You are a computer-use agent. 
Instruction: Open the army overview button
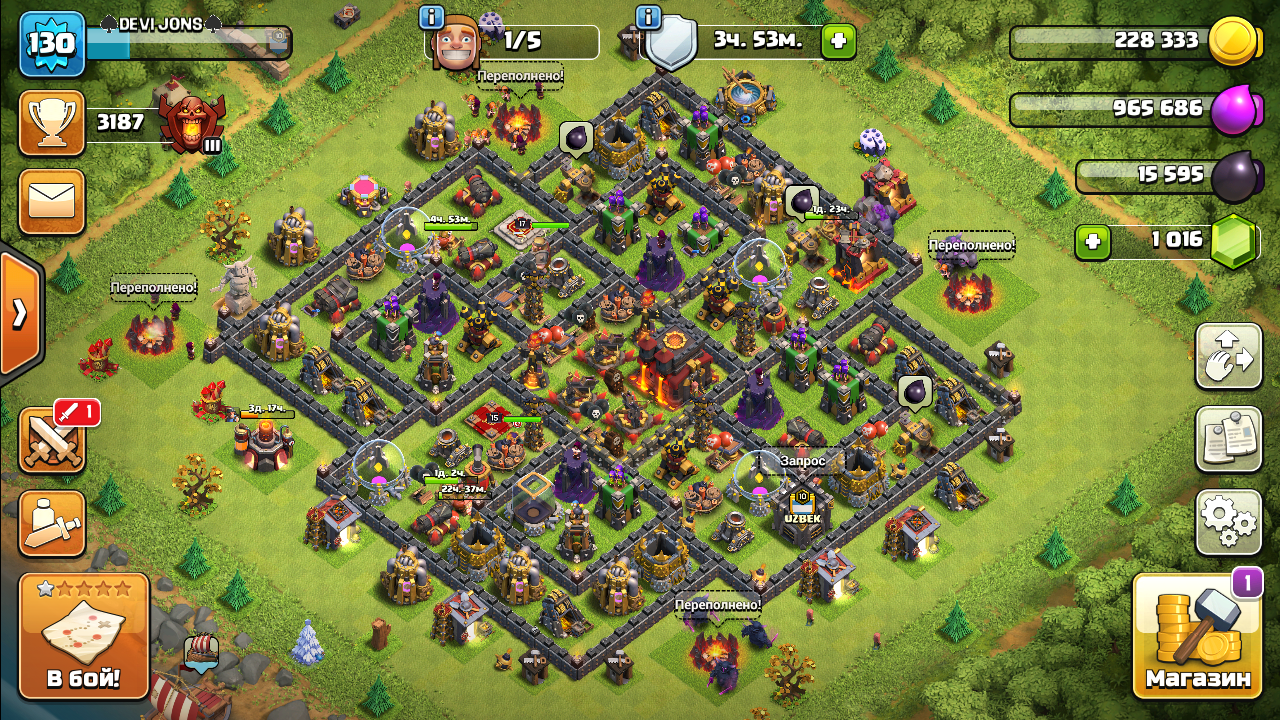pyautogui.click(x=51, y=523)
